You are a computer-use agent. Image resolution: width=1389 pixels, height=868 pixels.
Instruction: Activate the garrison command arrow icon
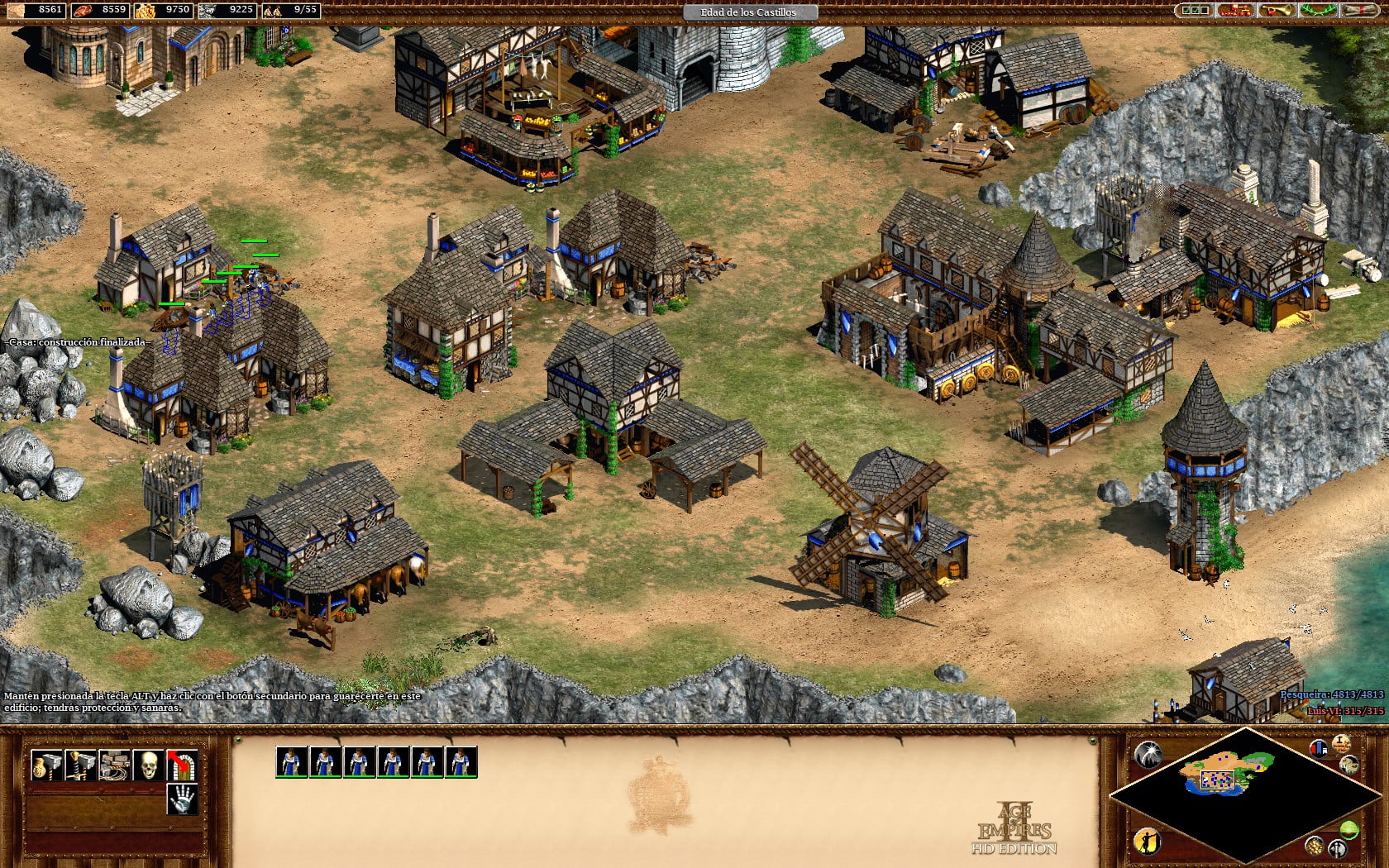pos(182,765)
